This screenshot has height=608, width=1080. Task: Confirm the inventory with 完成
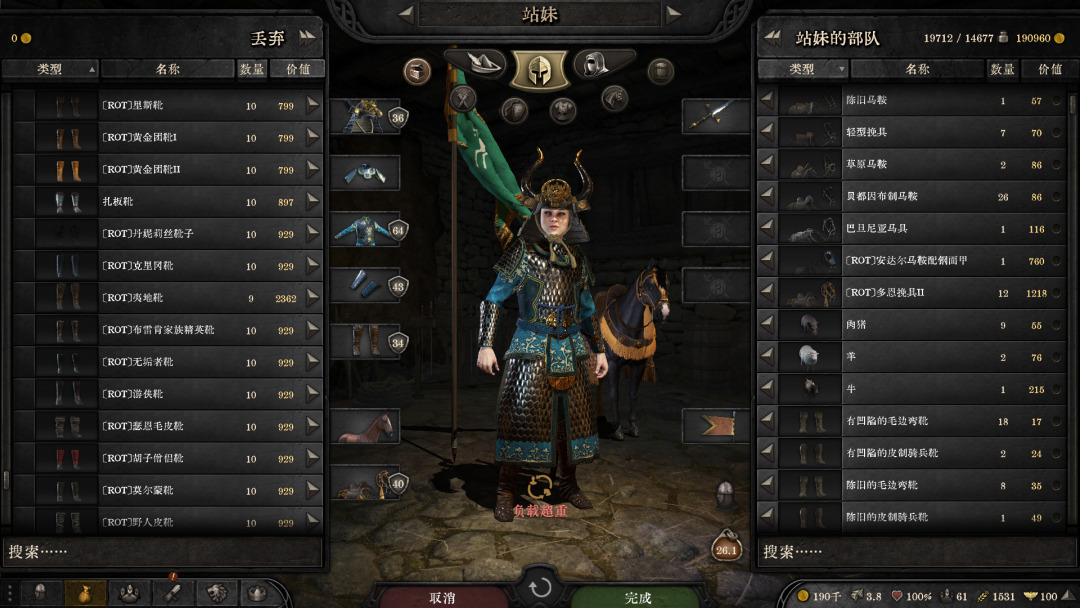coord(638,597)
